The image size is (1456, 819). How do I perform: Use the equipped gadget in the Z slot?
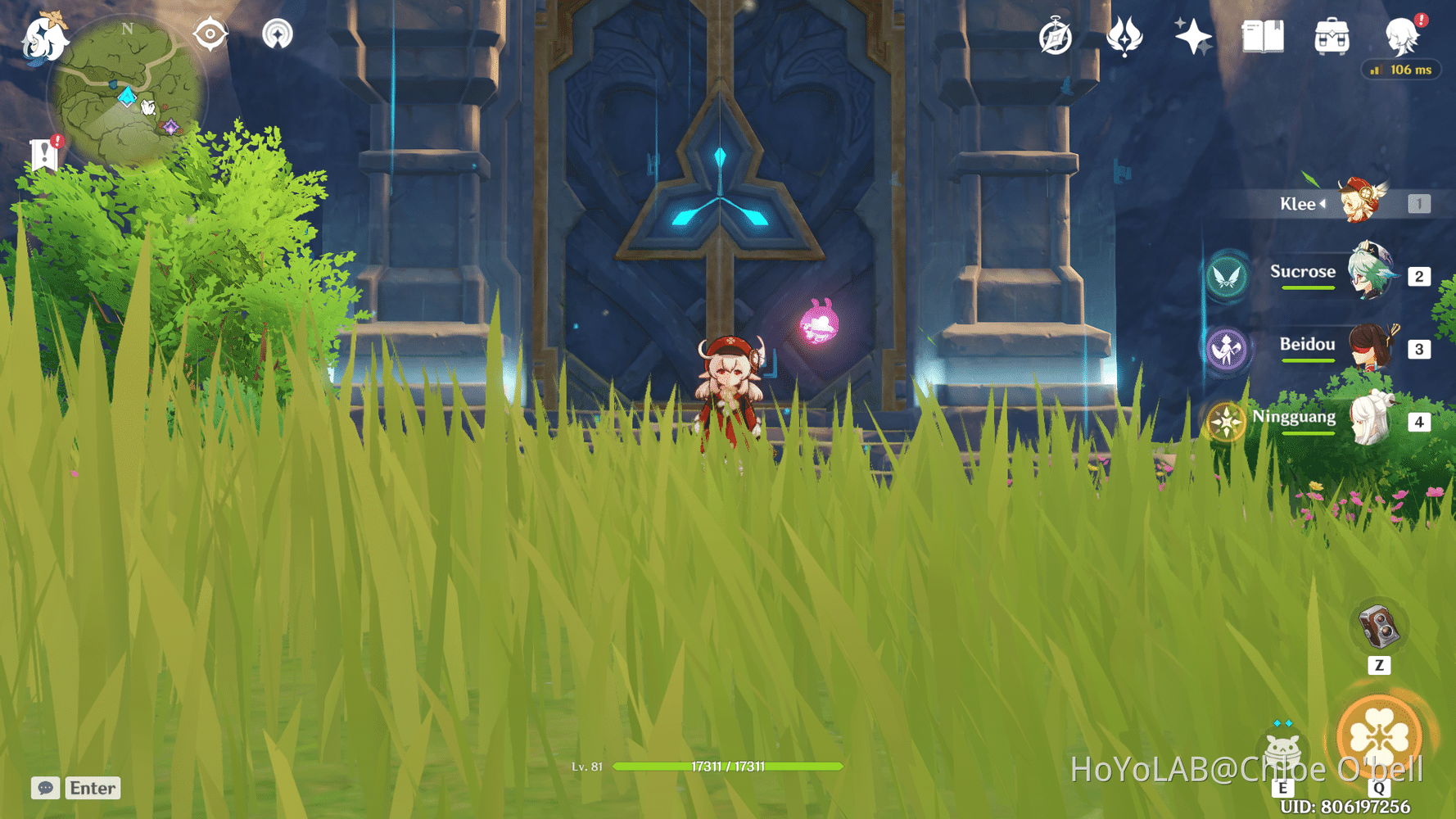1379,626
